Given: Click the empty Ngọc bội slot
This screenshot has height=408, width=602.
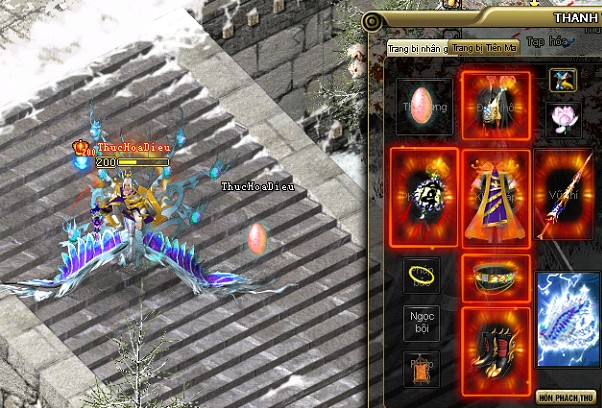Looking at the screenshot, I should (x=421, y=321).
